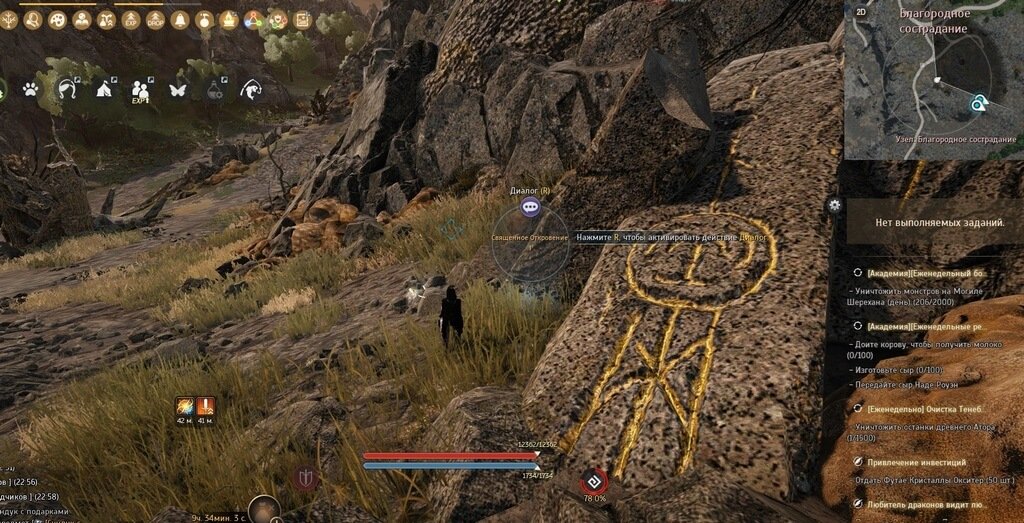Select the tent camp icon
The image size is (1024, 523).
click(x=104, y=90)
